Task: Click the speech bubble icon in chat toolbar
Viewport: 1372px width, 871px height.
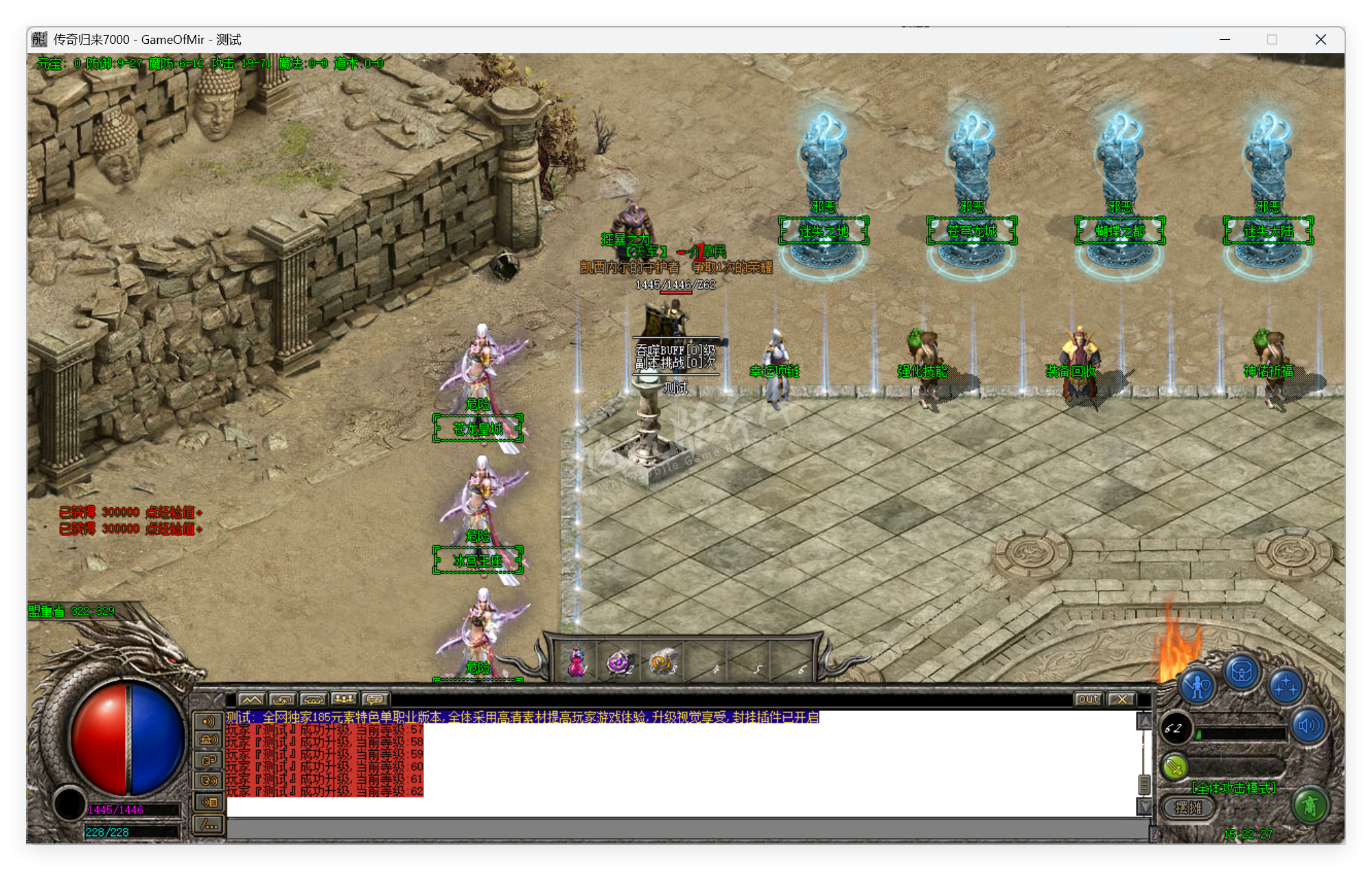Action: pyautogui.click(x=374, y=700)
